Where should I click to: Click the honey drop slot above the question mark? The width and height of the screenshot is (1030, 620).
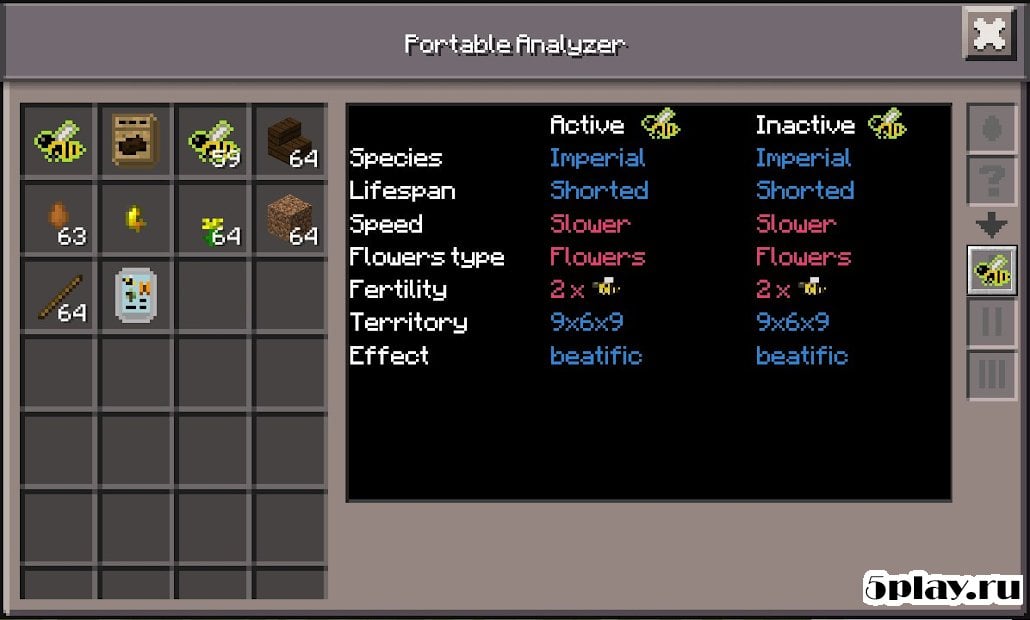coord(991,130)
